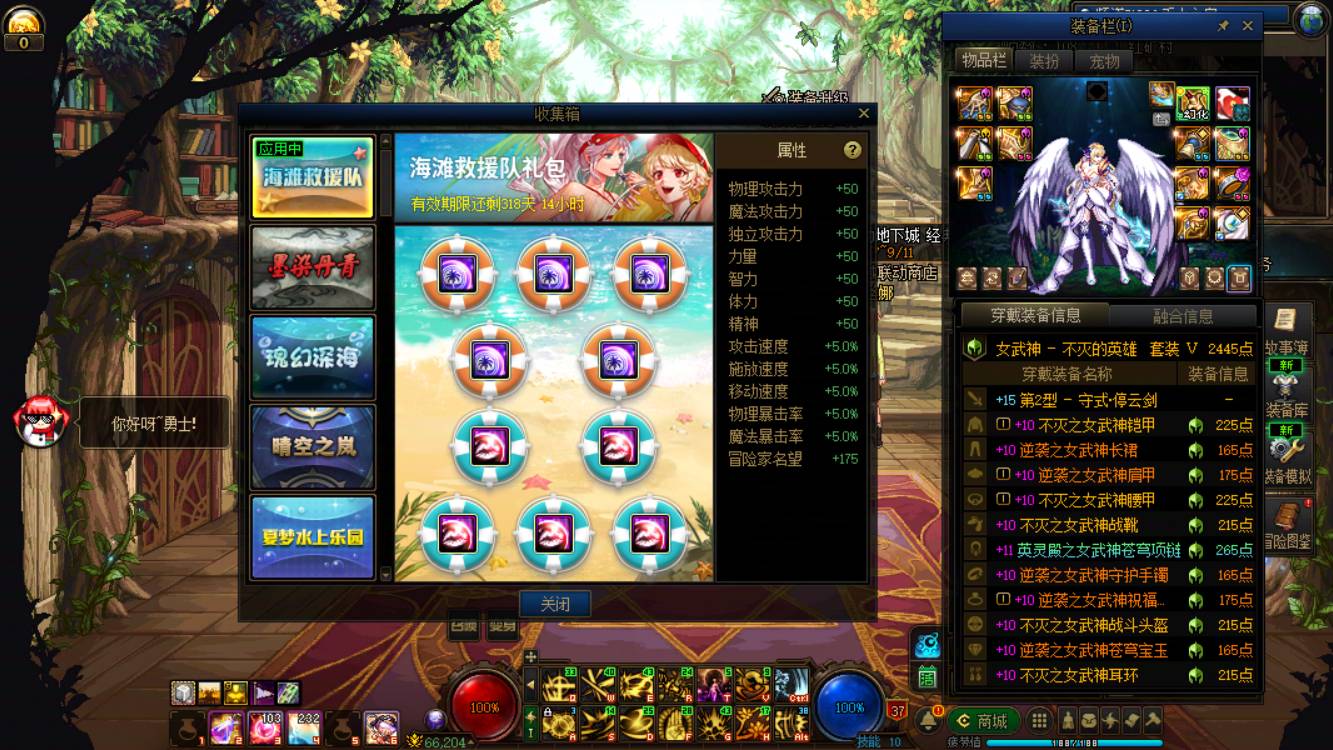Expand the gold amount triangle beside 66,204

point(470,741)
